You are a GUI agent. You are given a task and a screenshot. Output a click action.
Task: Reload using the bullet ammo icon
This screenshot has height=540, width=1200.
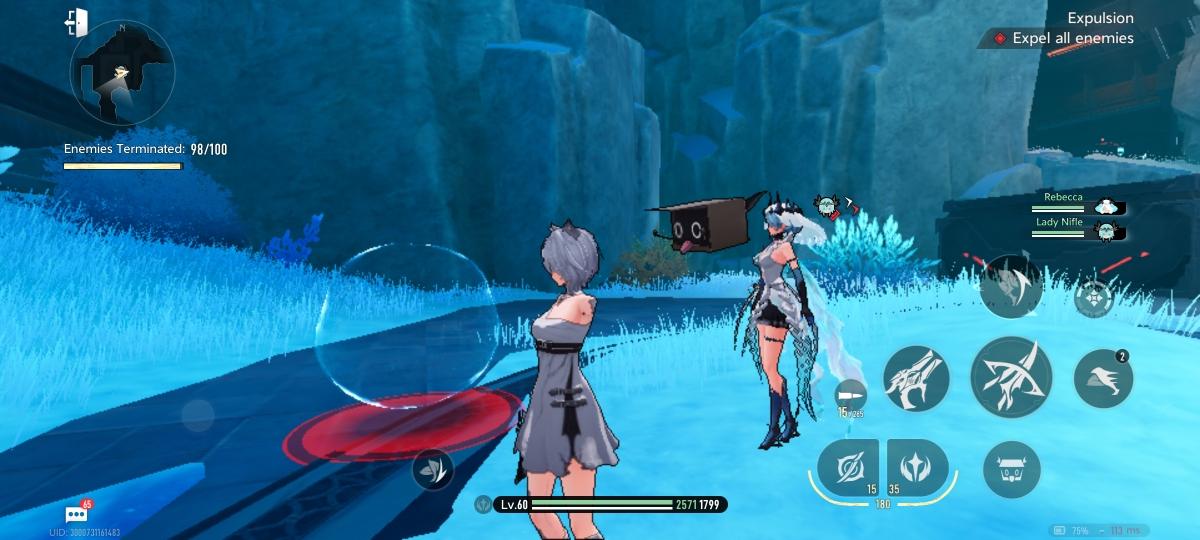tap(848, 394)
